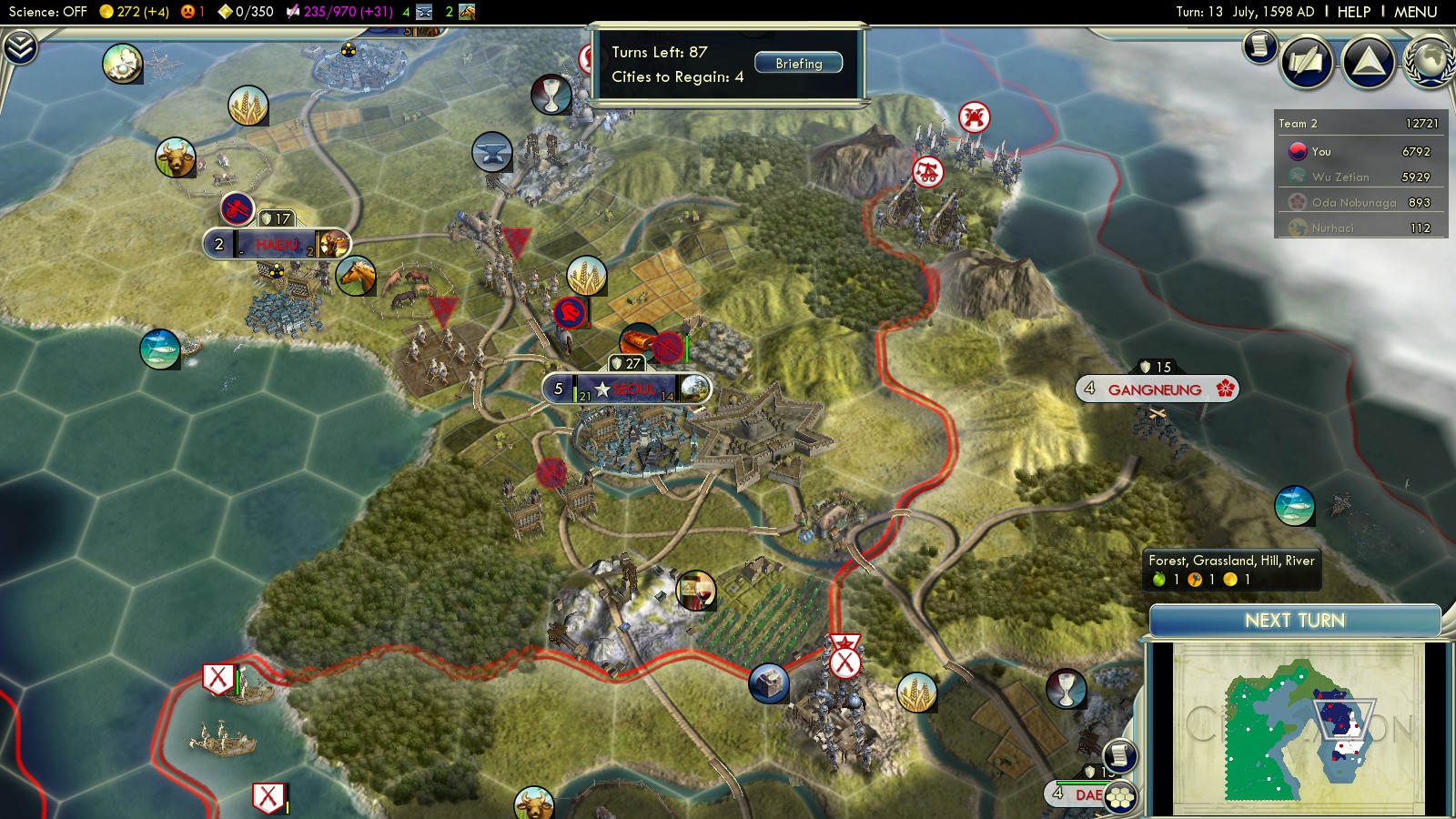Toggle the hex grid map options button

[1120, 798]
